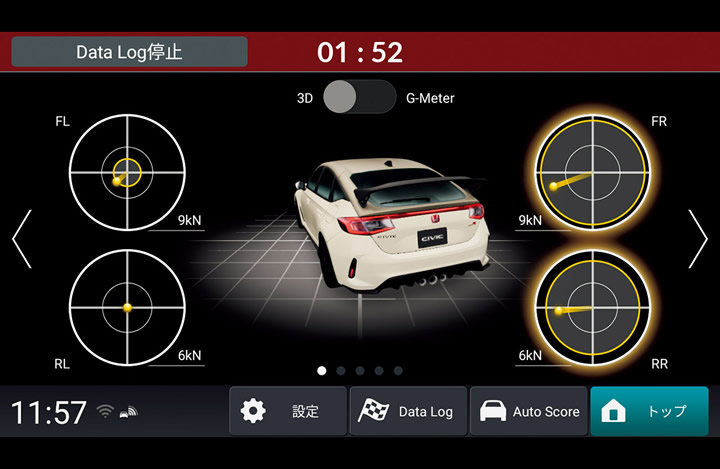Open the Data Log screen
Screen dimensions: 720x469
coord(408,411)
